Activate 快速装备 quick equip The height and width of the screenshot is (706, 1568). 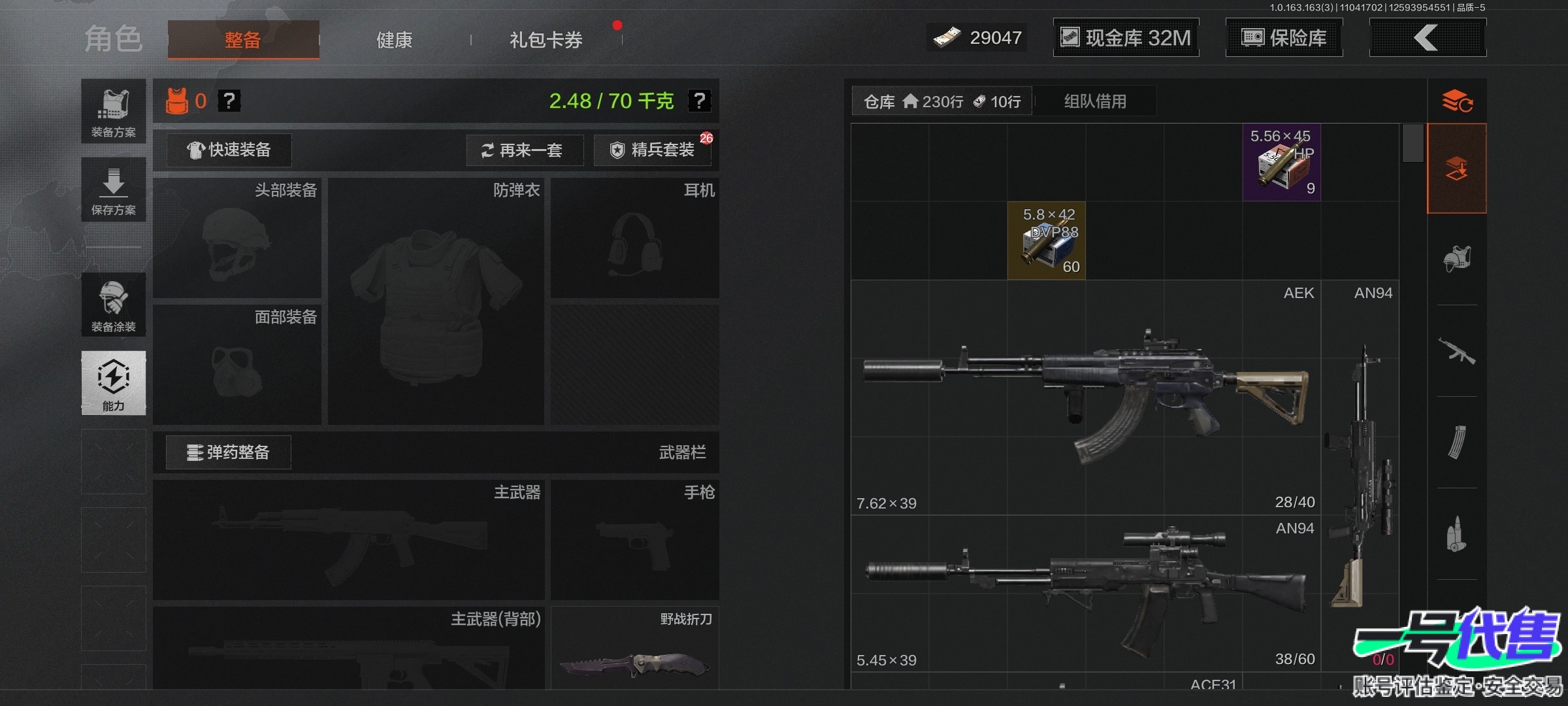229,150
